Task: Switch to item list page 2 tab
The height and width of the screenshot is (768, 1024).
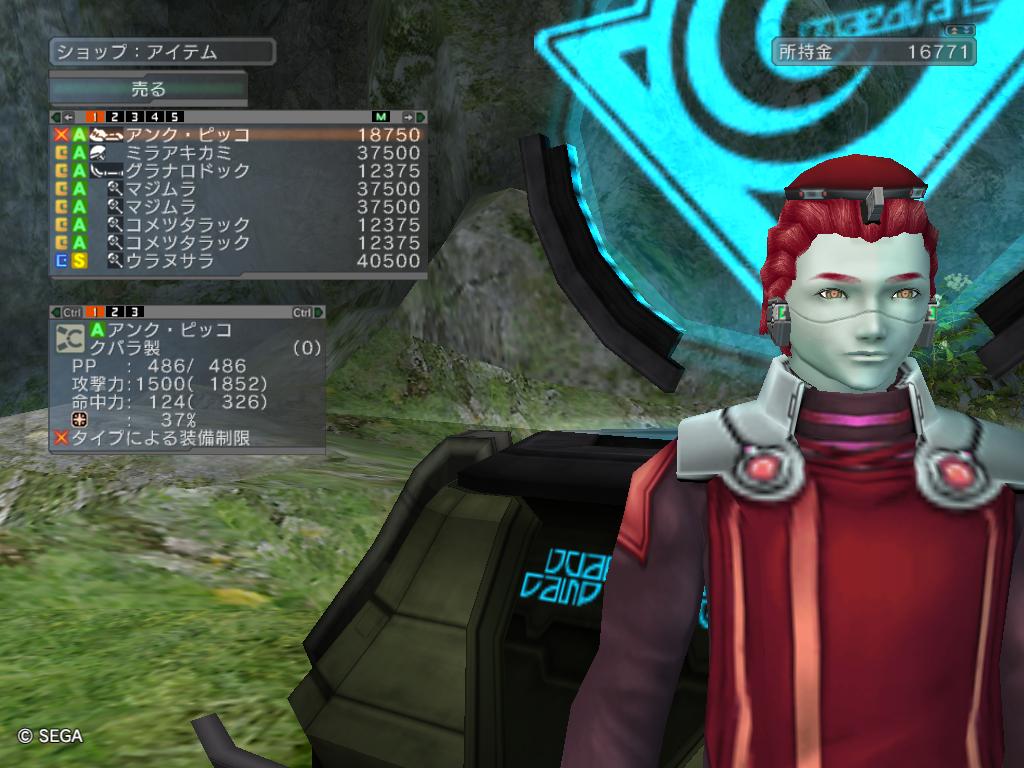Action: coord(115,117)
